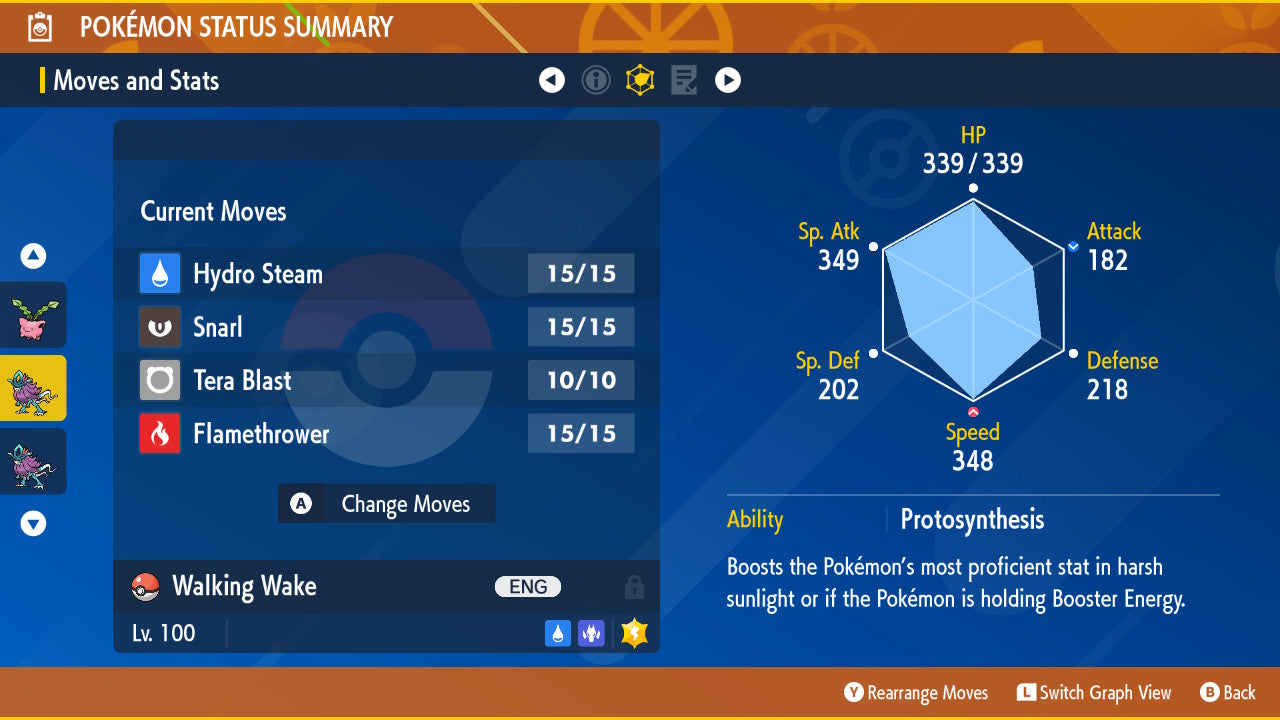Screen dimensions: 1280x720
Task: Click the Poké Ball icon beside Walking Wake
Action: (x=148, y=588)
